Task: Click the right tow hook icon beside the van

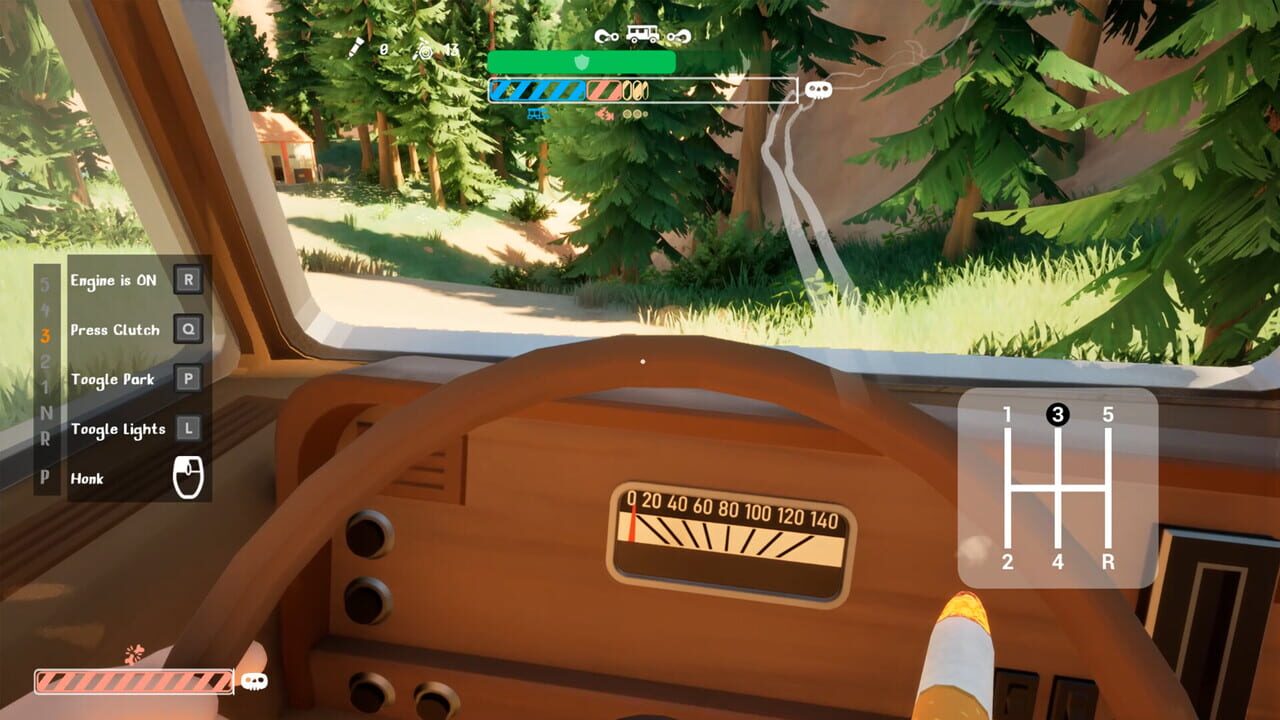Action: pos(677,36)
